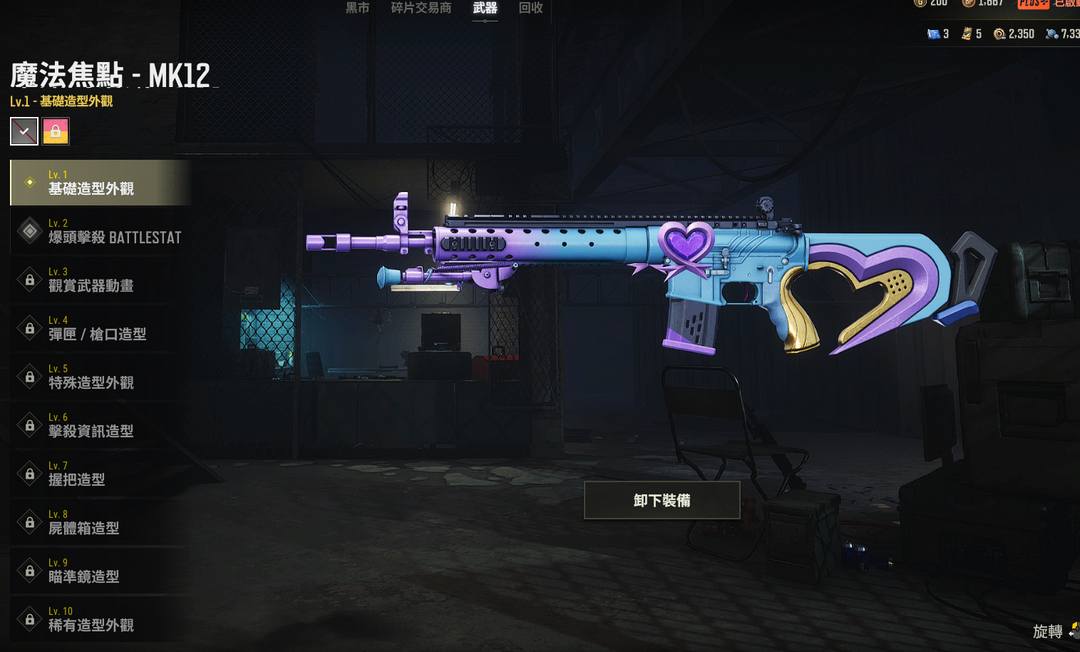Select Lv.10 稀有造型外觀 row
Image resolution: width=1080 pixels, height=652 pixels.
(x=98, y=619)
